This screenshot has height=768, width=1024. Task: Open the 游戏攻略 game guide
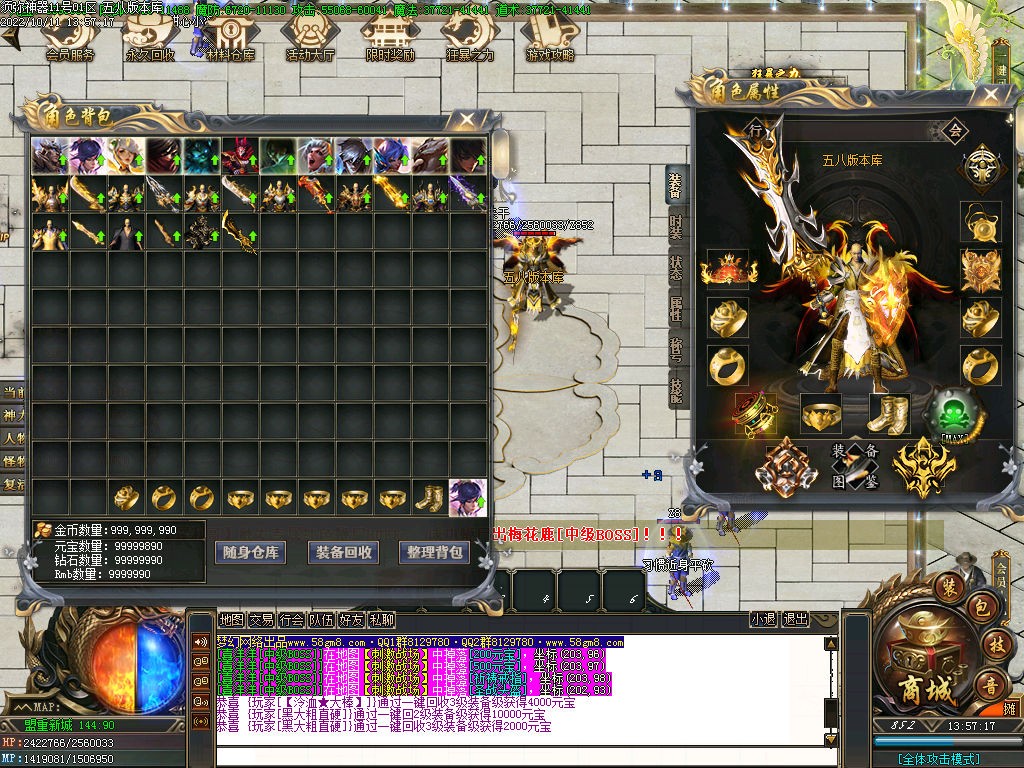click(550, 38)
